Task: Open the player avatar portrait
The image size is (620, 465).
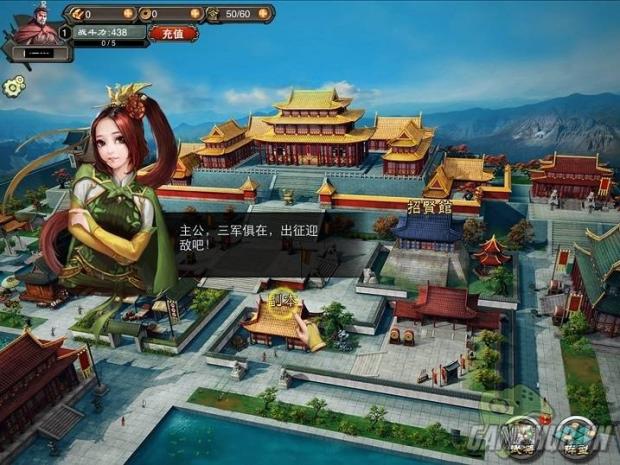Action: coord(34,24)
